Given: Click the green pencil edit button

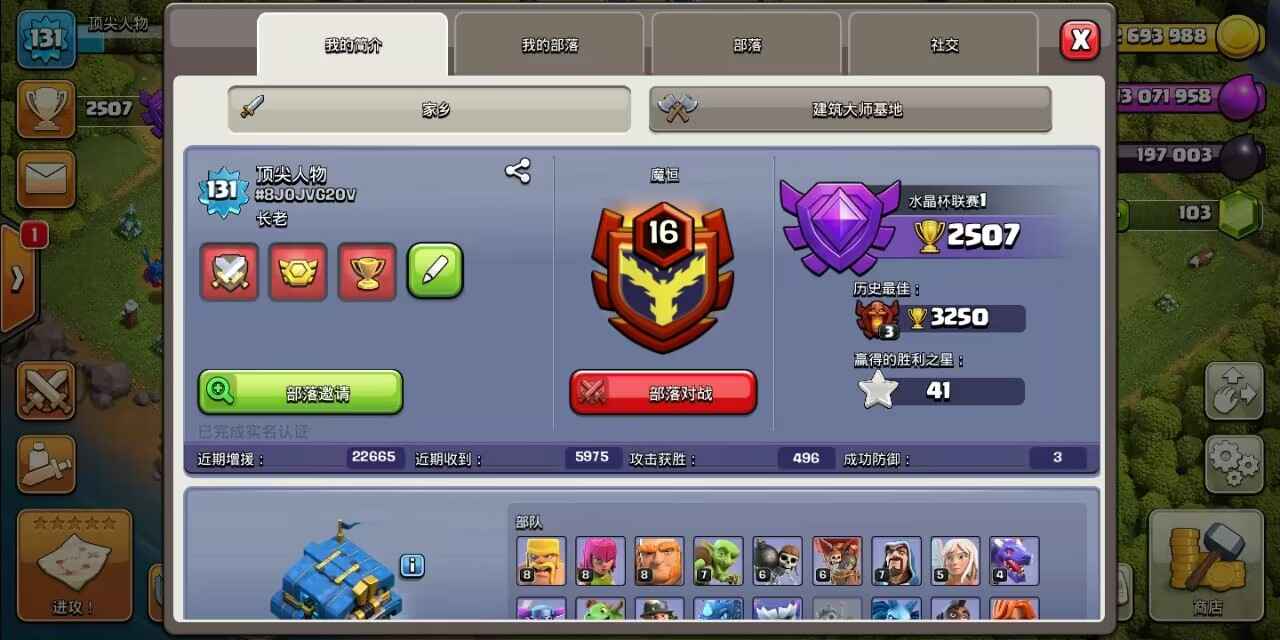Looking at the screenshot, I should pos(435,271).
